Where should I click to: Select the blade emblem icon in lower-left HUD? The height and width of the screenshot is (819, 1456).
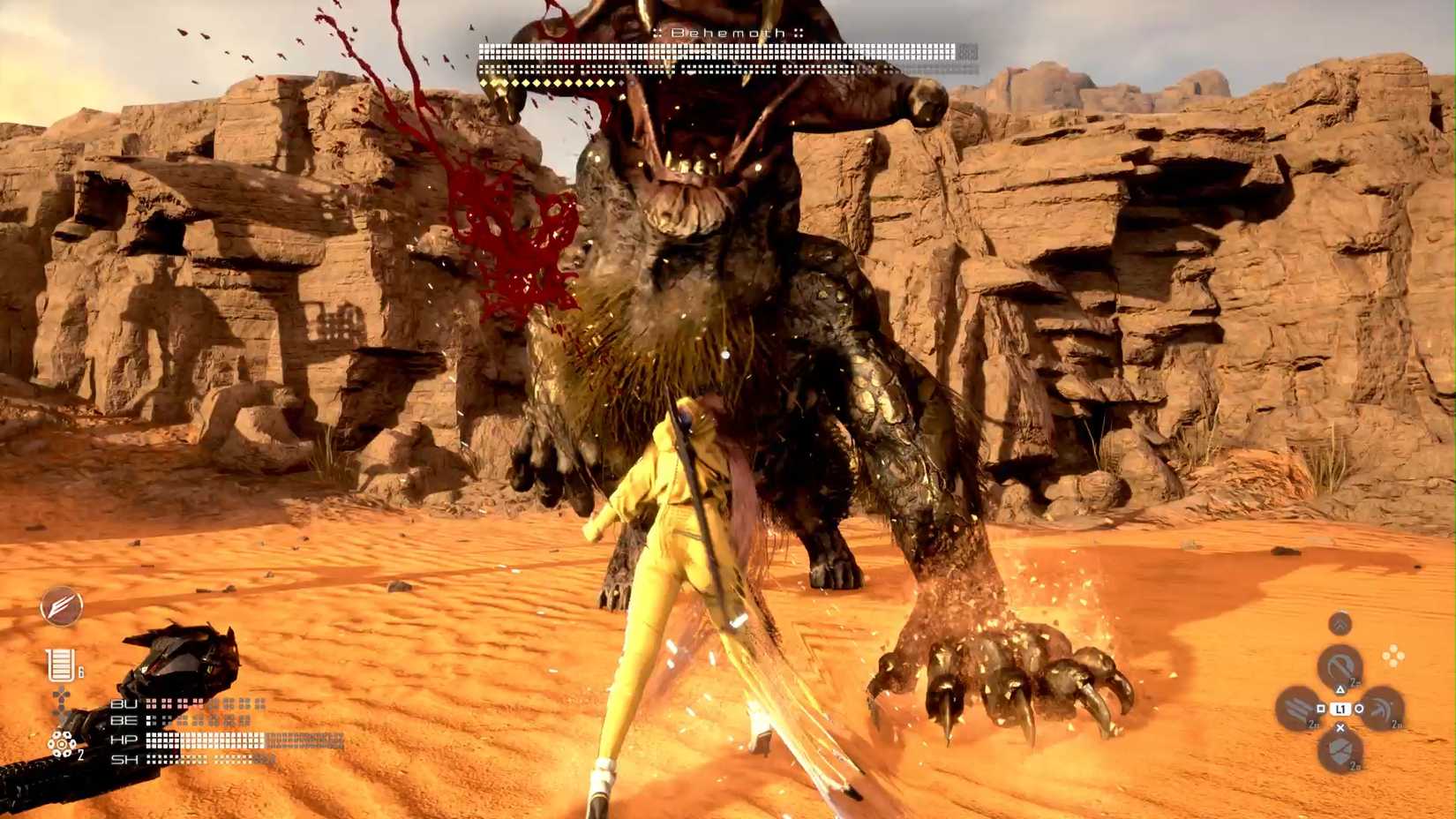coord(61,605)
